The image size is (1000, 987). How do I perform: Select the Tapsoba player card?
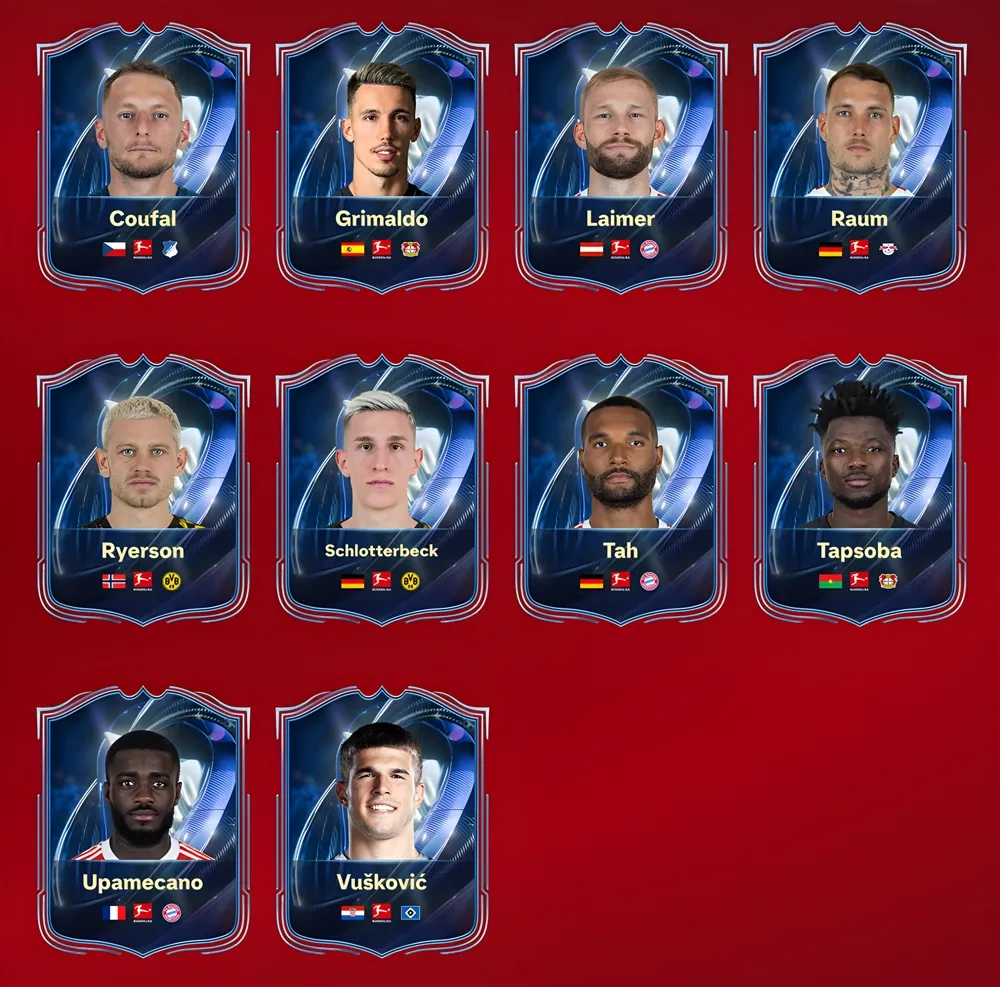(859, 490)
